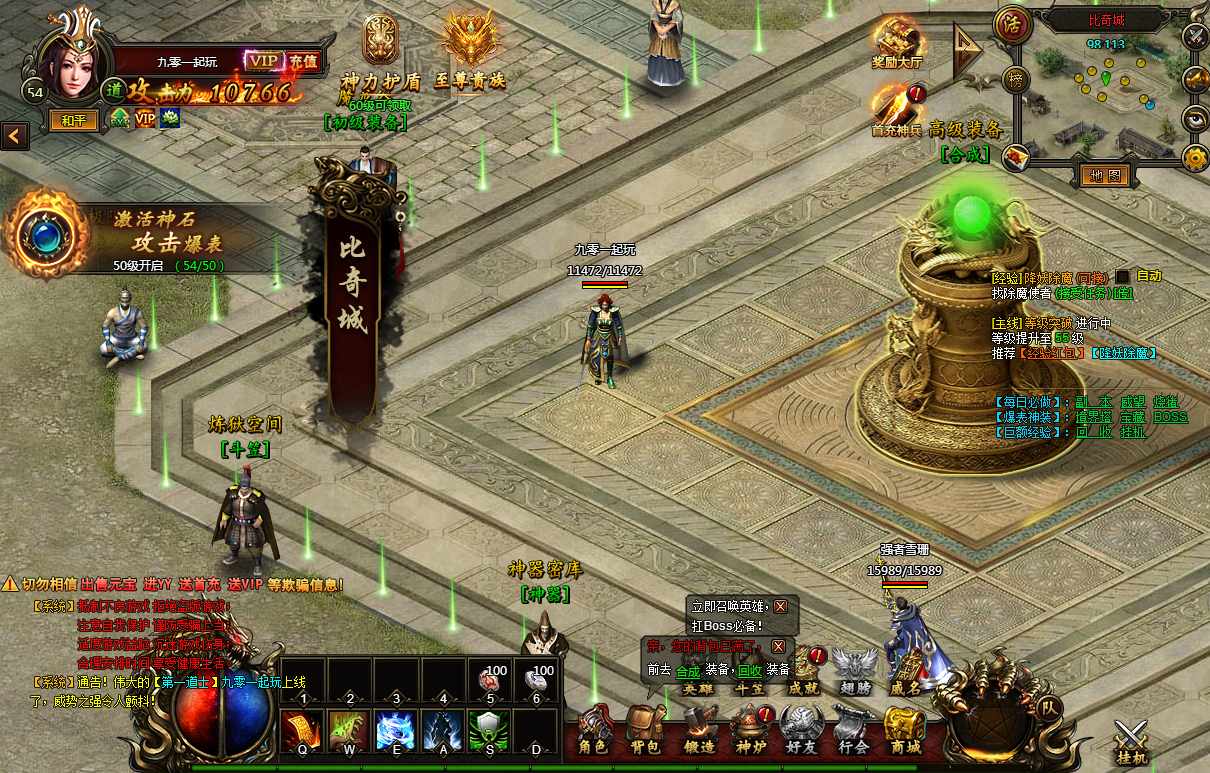
Task: Switch the 和平 attack mode button
Action: pos(74,120)
